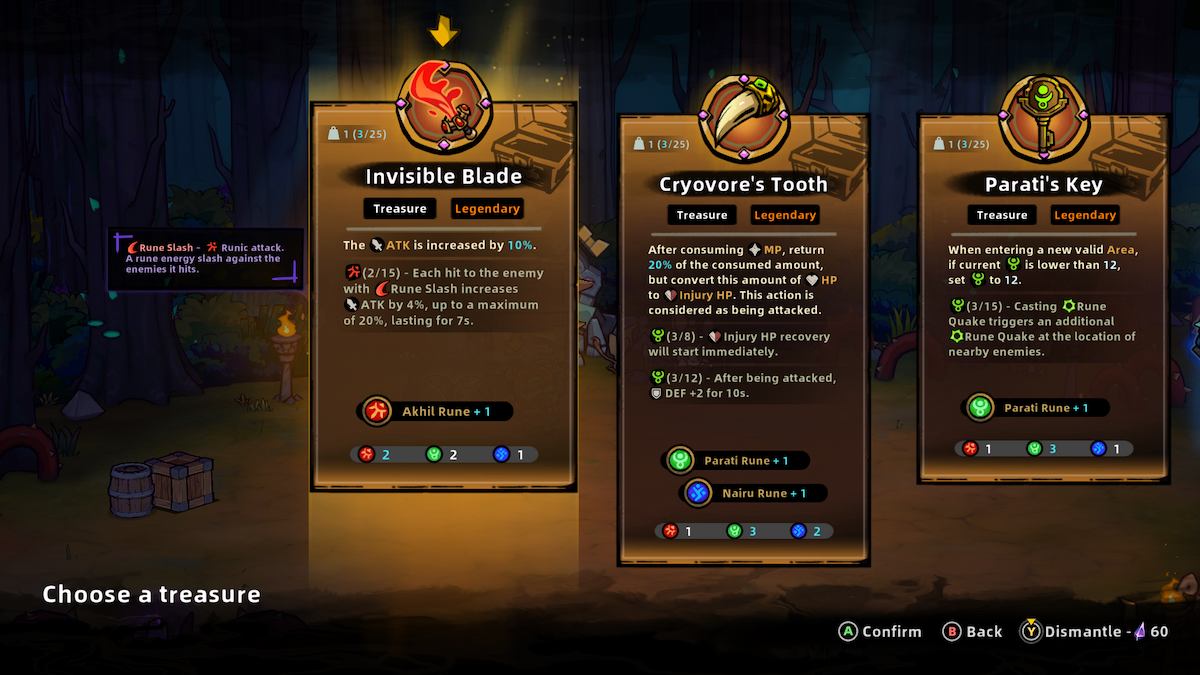Go back from treasure selection
1200x675 pixels.
[972, 631]
